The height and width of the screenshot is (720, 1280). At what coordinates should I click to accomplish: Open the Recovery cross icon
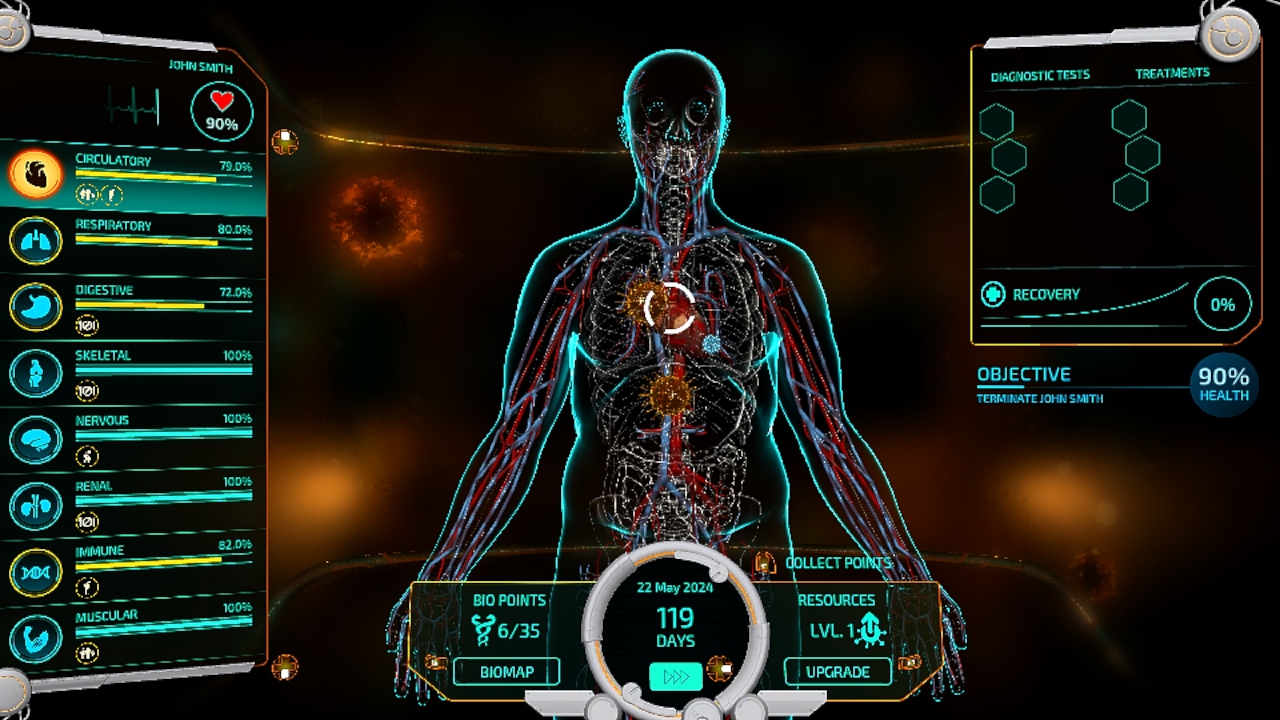point(993,294)
